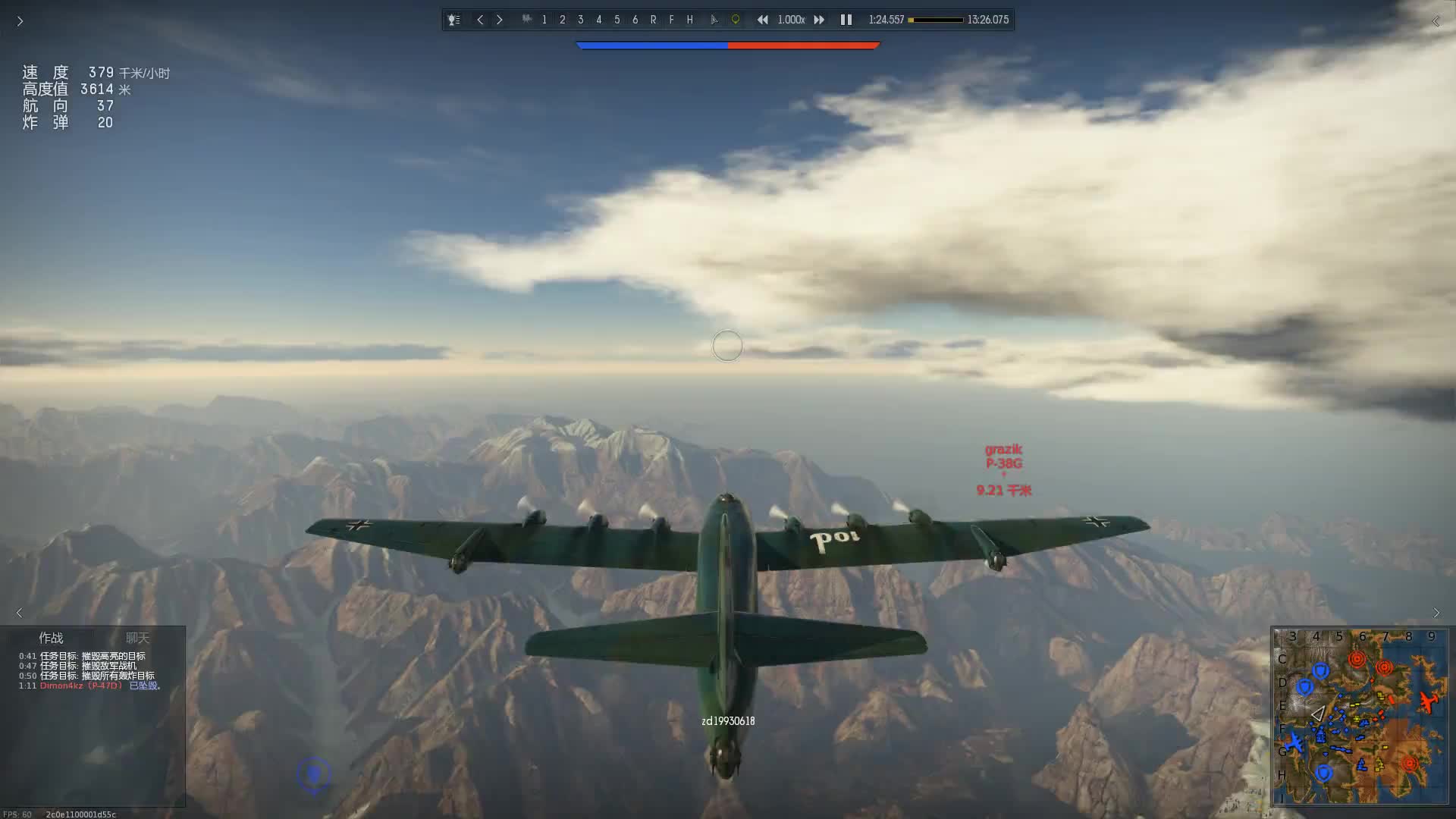This screenshot has height=819, width=1456.
Task: Pause the replay playback
Action: tap(846, 20)
